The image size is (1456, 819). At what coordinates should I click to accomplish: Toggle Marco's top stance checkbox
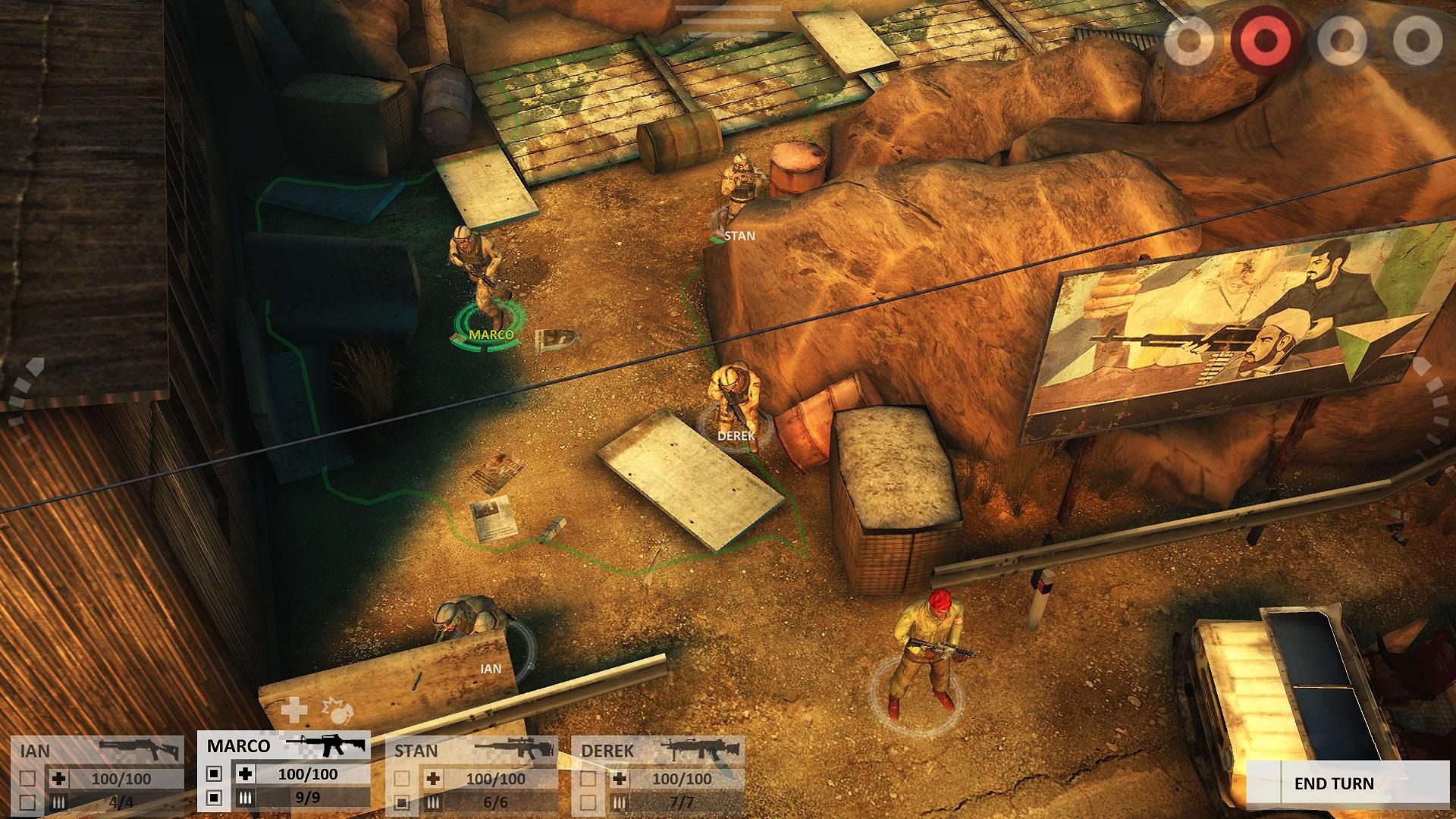tap(213, 773)
